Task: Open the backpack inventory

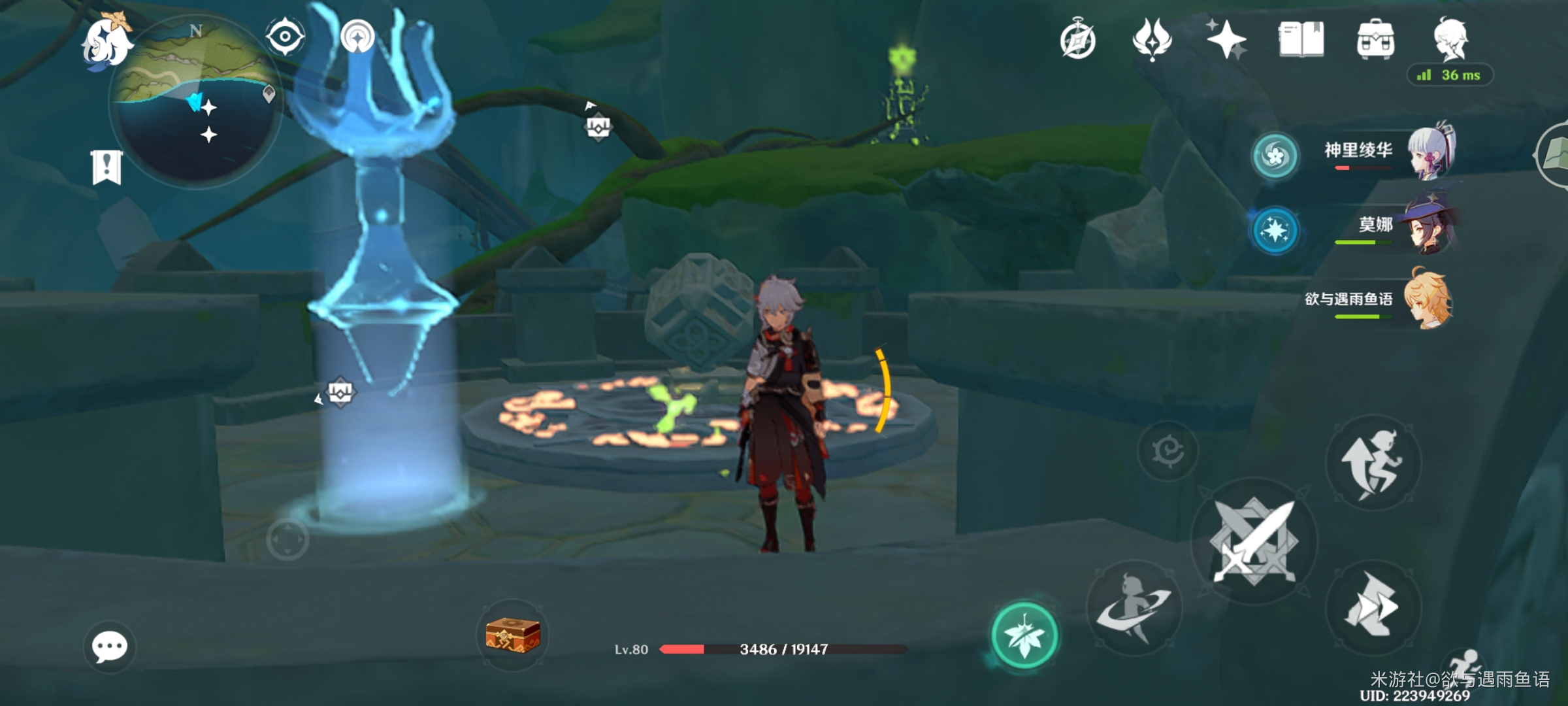Action: 1375,39
